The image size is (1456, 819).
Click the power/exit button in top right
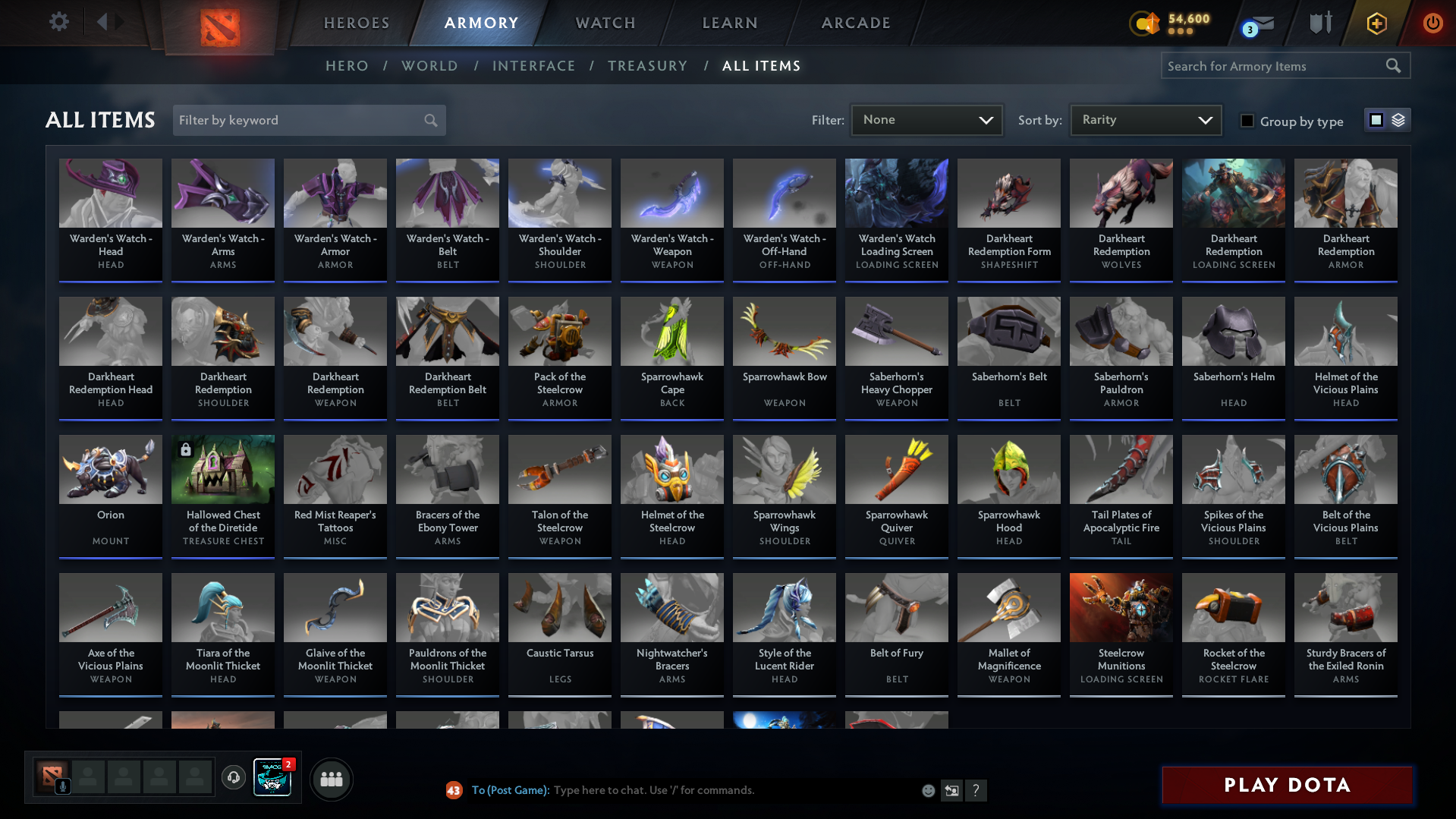point(1432,23)
